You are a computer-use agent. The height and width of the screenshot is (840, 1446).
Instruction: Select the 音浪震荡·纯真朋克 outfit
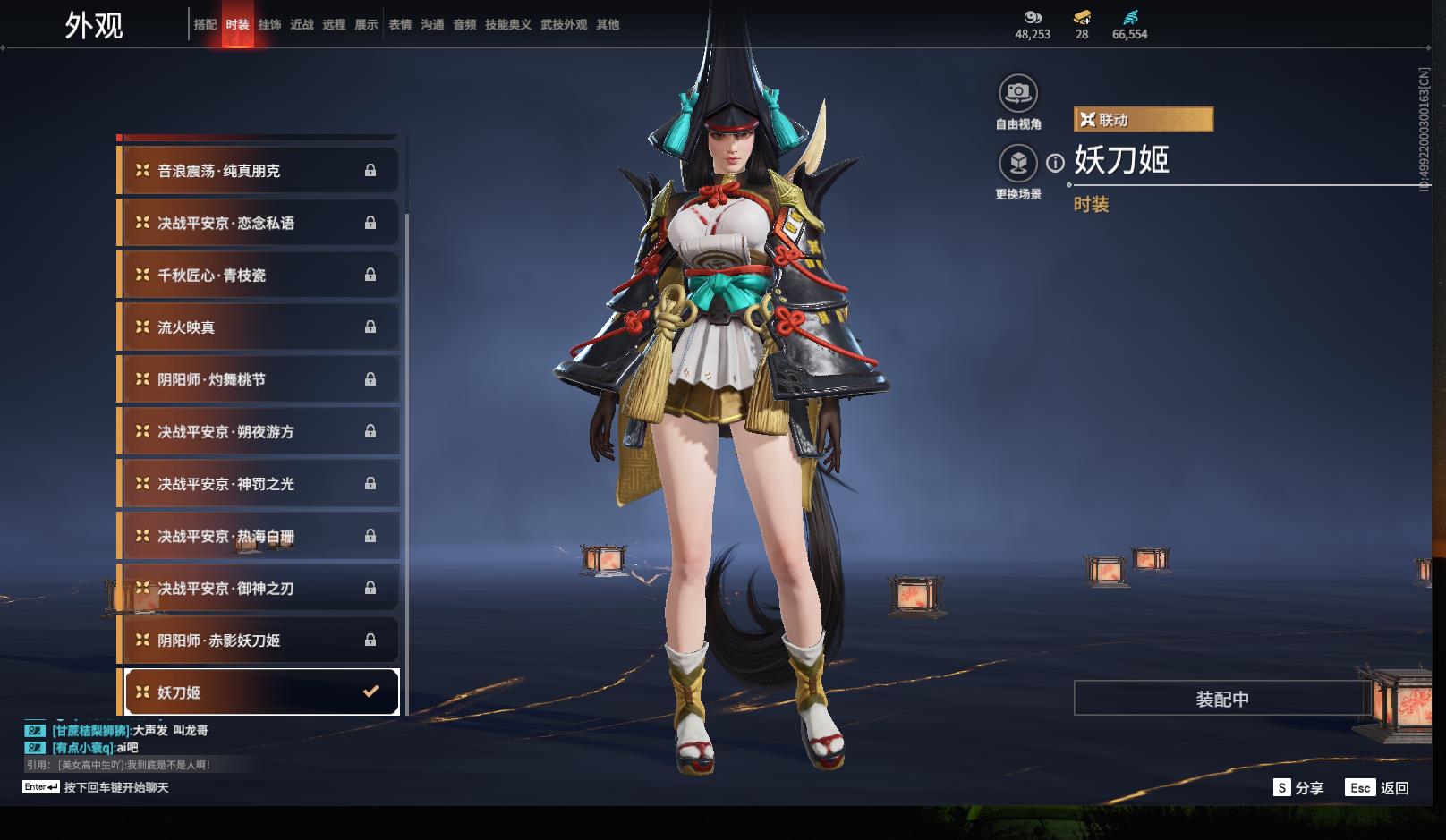pos(259,171)
